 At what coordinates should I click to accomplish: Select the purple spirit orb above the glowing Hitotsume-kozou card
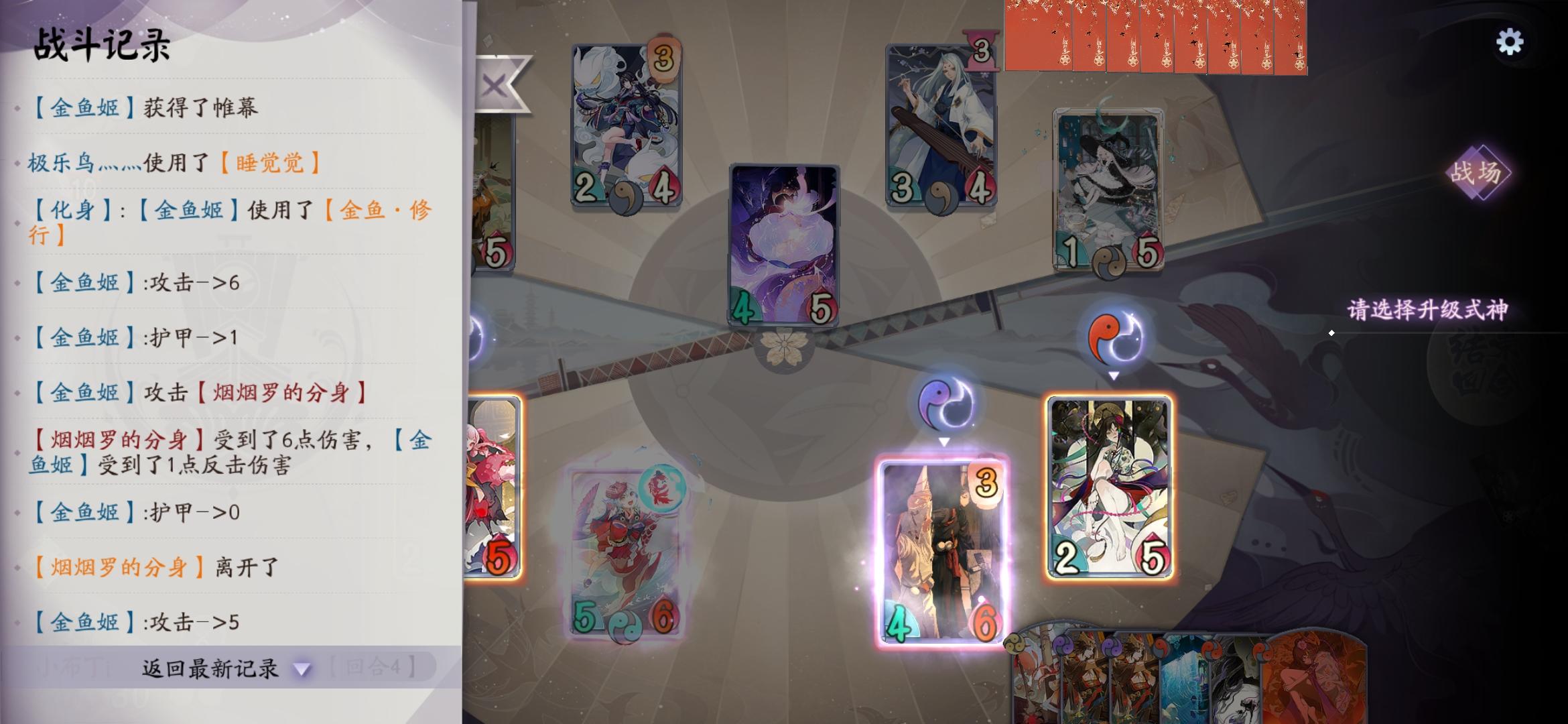pos(945,402)
